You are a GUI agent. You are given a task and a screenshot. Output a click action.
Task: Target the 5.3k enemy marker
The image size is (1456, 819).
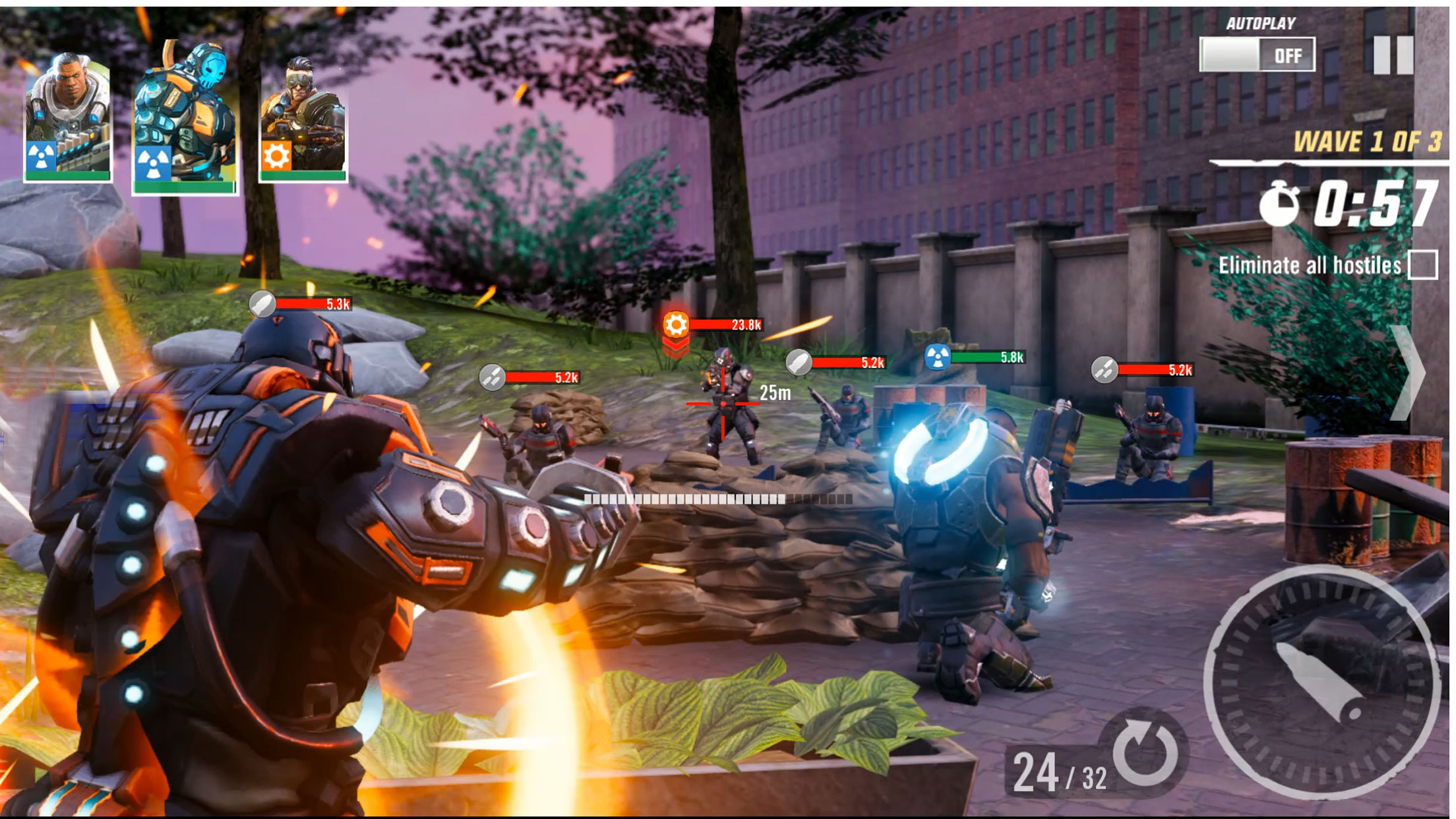(262, 304)
